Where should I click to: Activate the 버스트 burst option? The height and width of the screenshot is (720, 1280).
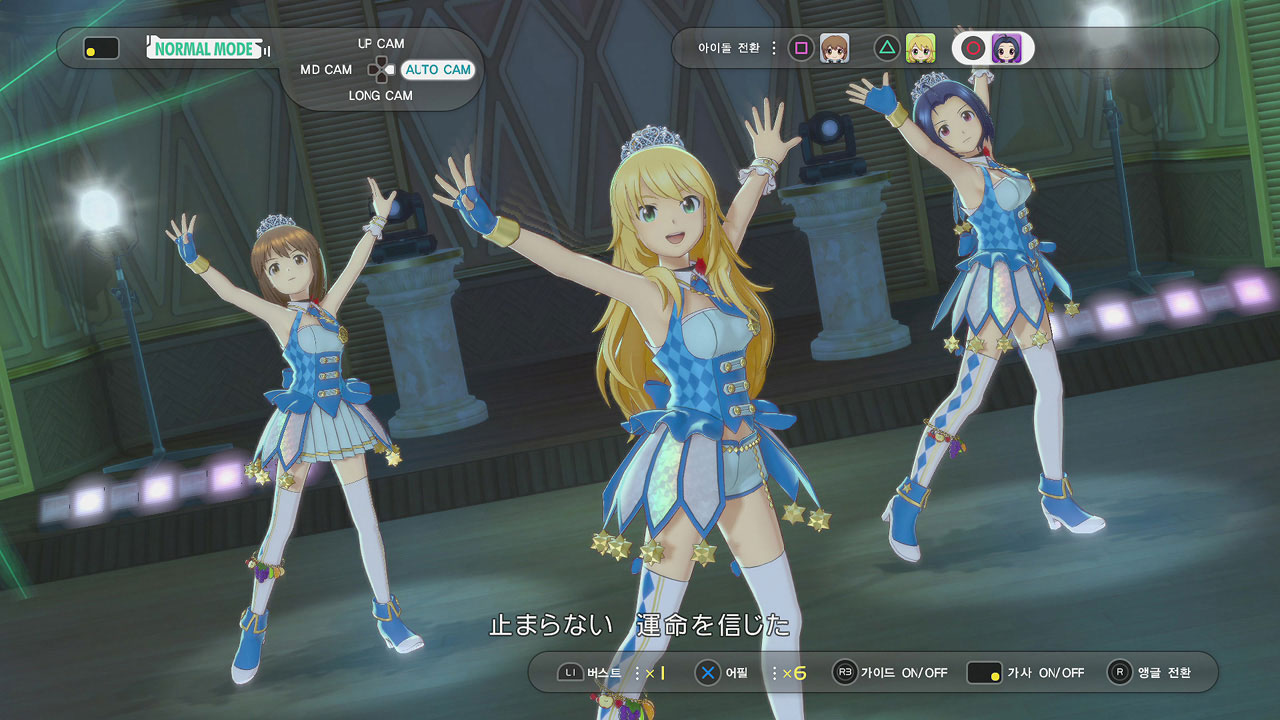(603, 673)
